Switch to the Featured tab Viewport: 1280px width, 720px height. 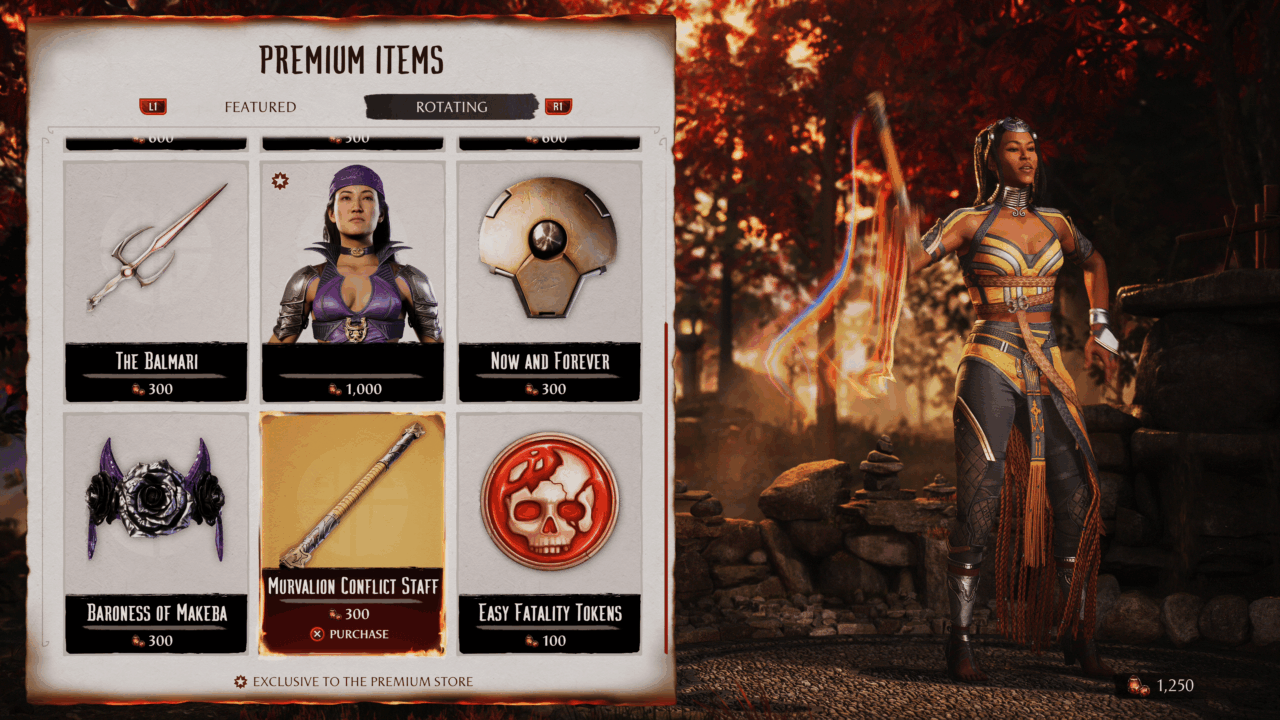pyautogui.click(x=260, y=107)
